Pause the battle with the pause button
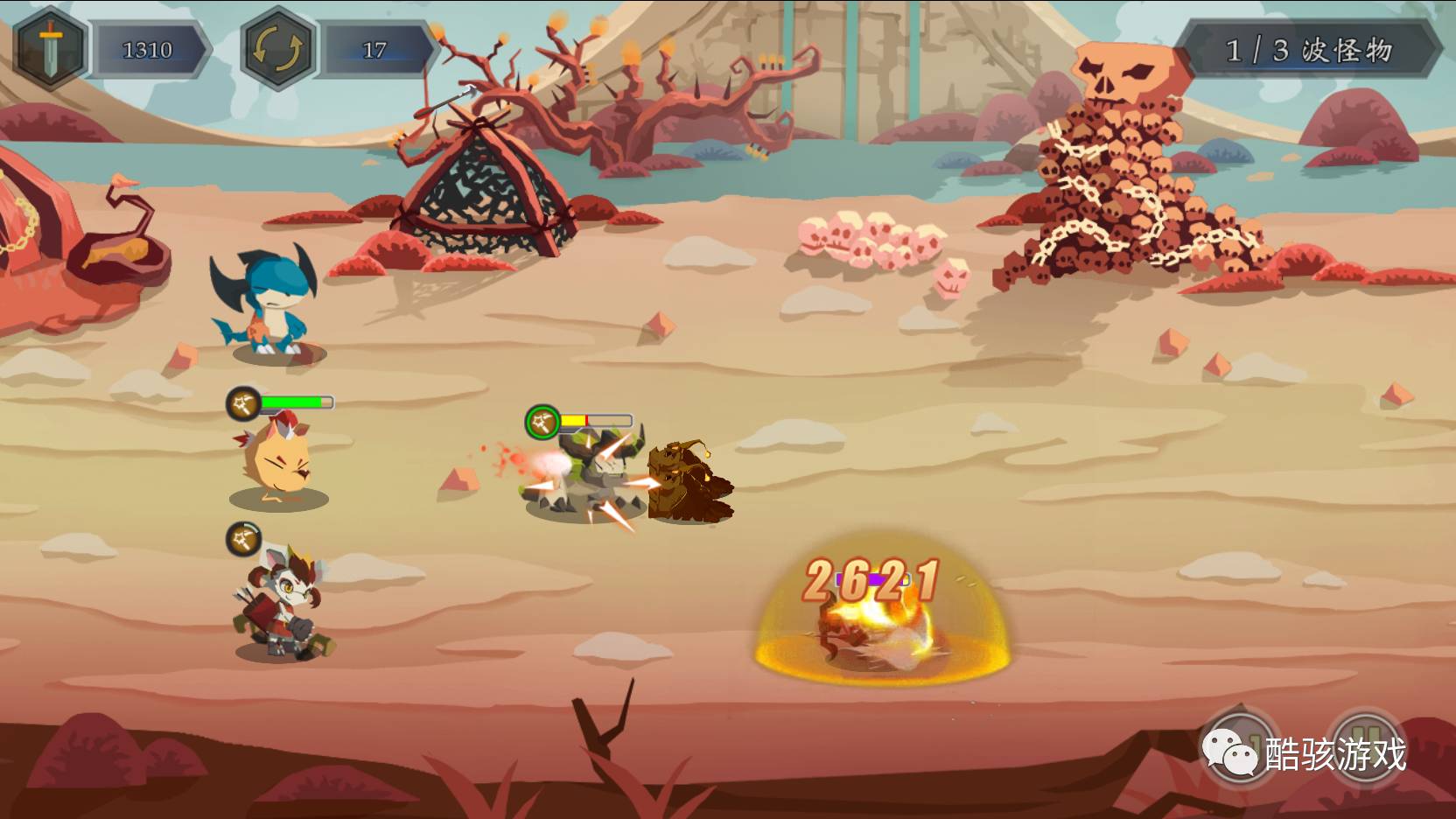The height and width of the screenshot is (819, 1456). [1369, 745]
